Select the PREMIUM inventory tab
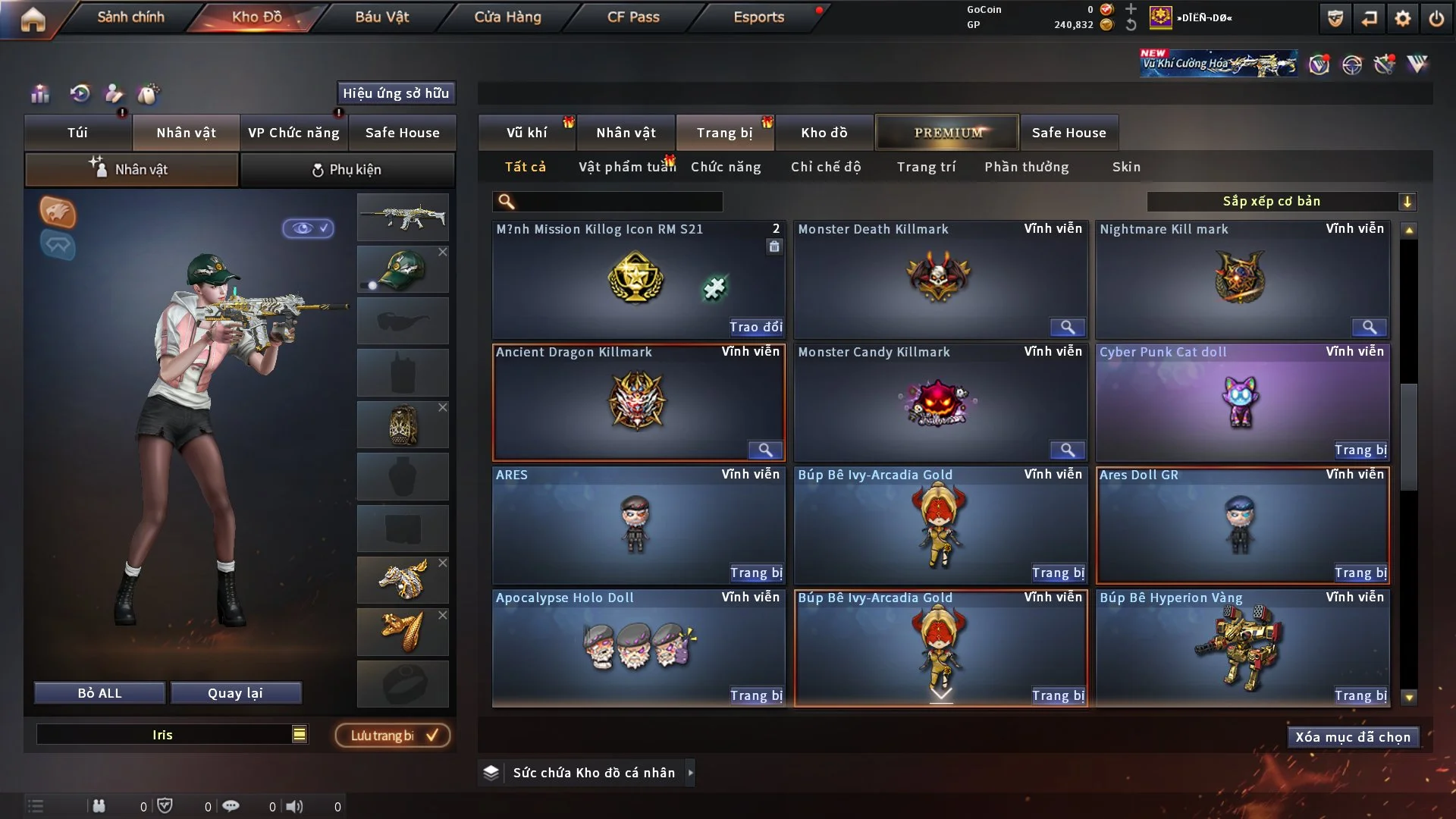Screen dimensions: 1456x819 [947, 133]
